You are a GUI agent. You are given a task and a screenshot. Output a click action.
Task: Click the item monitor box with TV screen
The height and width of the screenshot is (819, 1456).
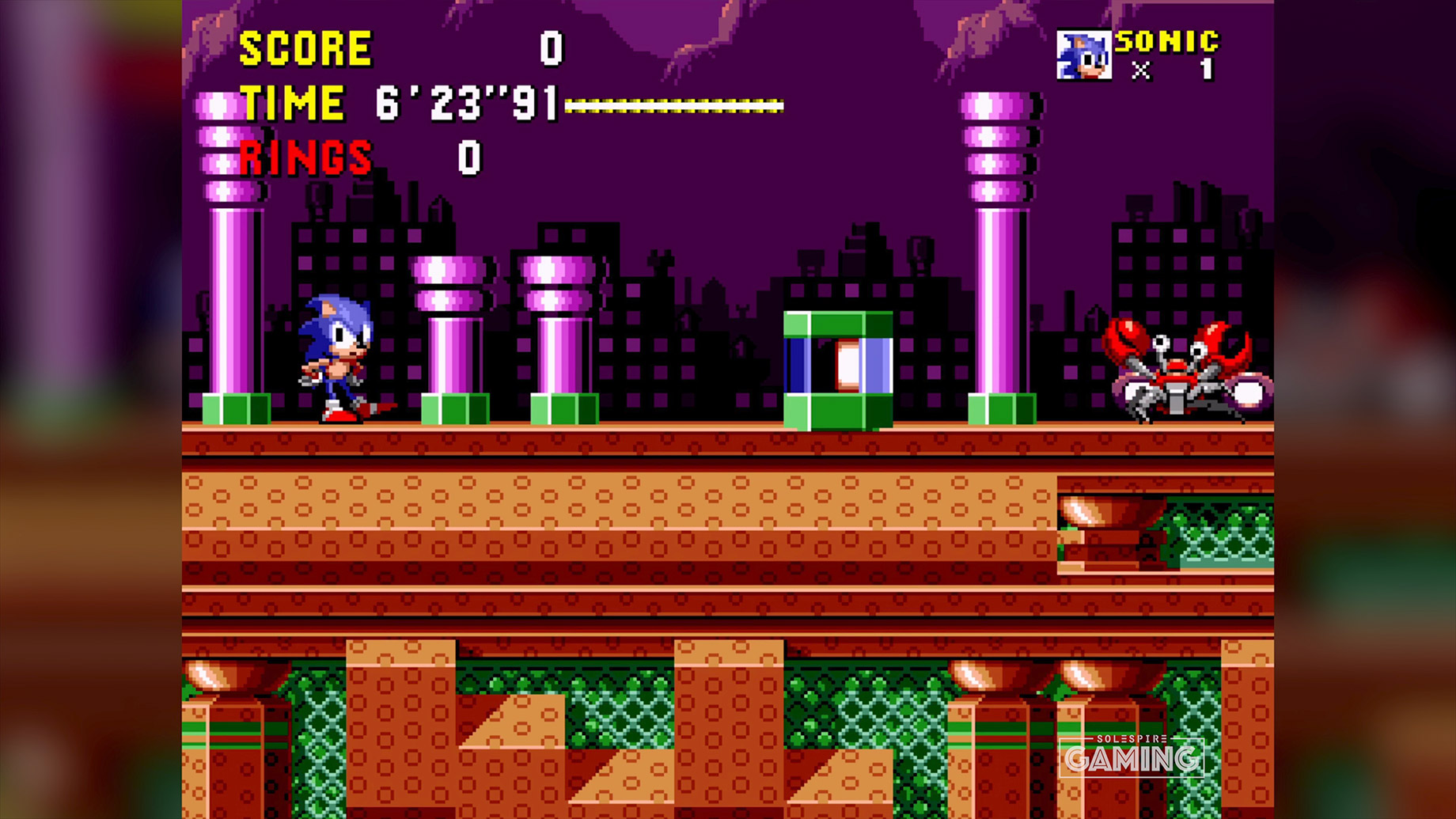838,368
